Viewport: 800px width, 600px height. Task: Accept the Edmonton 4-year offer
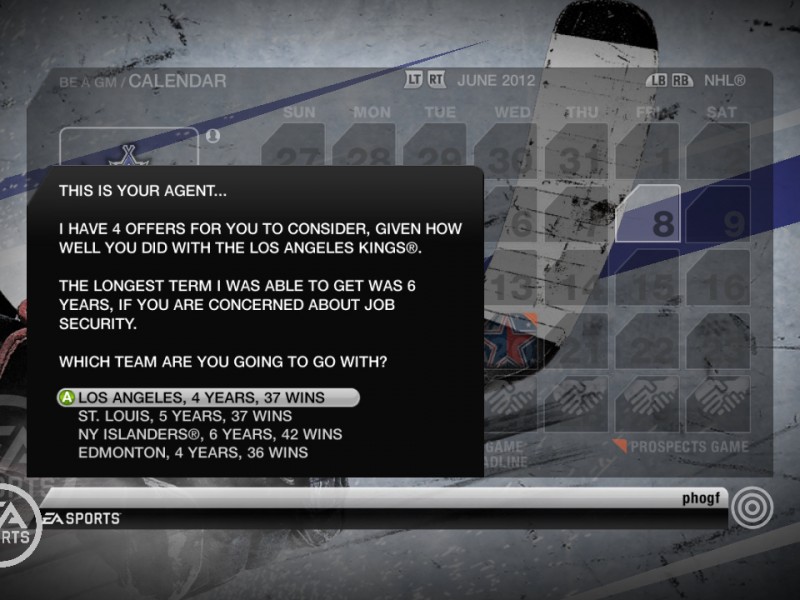coord(193,452)
